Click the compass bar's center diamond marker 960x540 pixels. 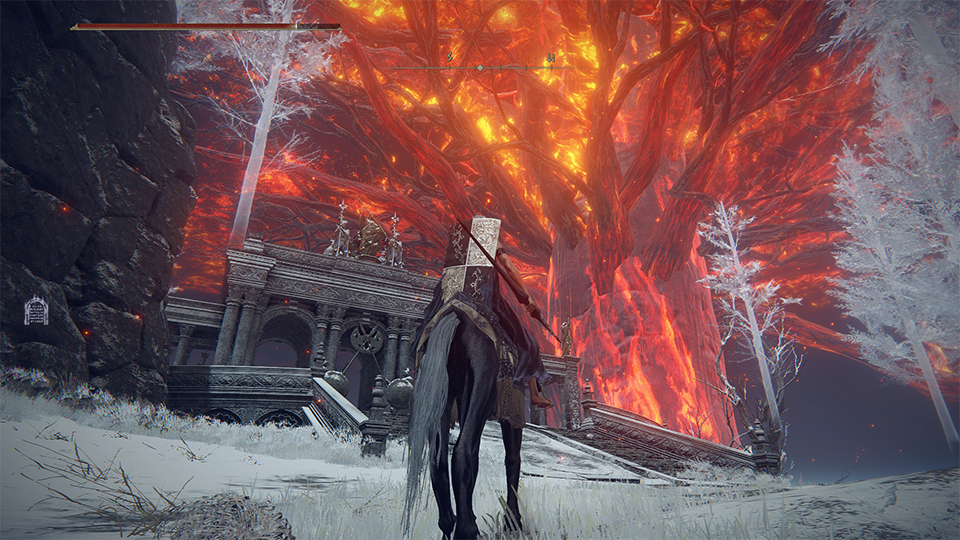click(479, 68)
